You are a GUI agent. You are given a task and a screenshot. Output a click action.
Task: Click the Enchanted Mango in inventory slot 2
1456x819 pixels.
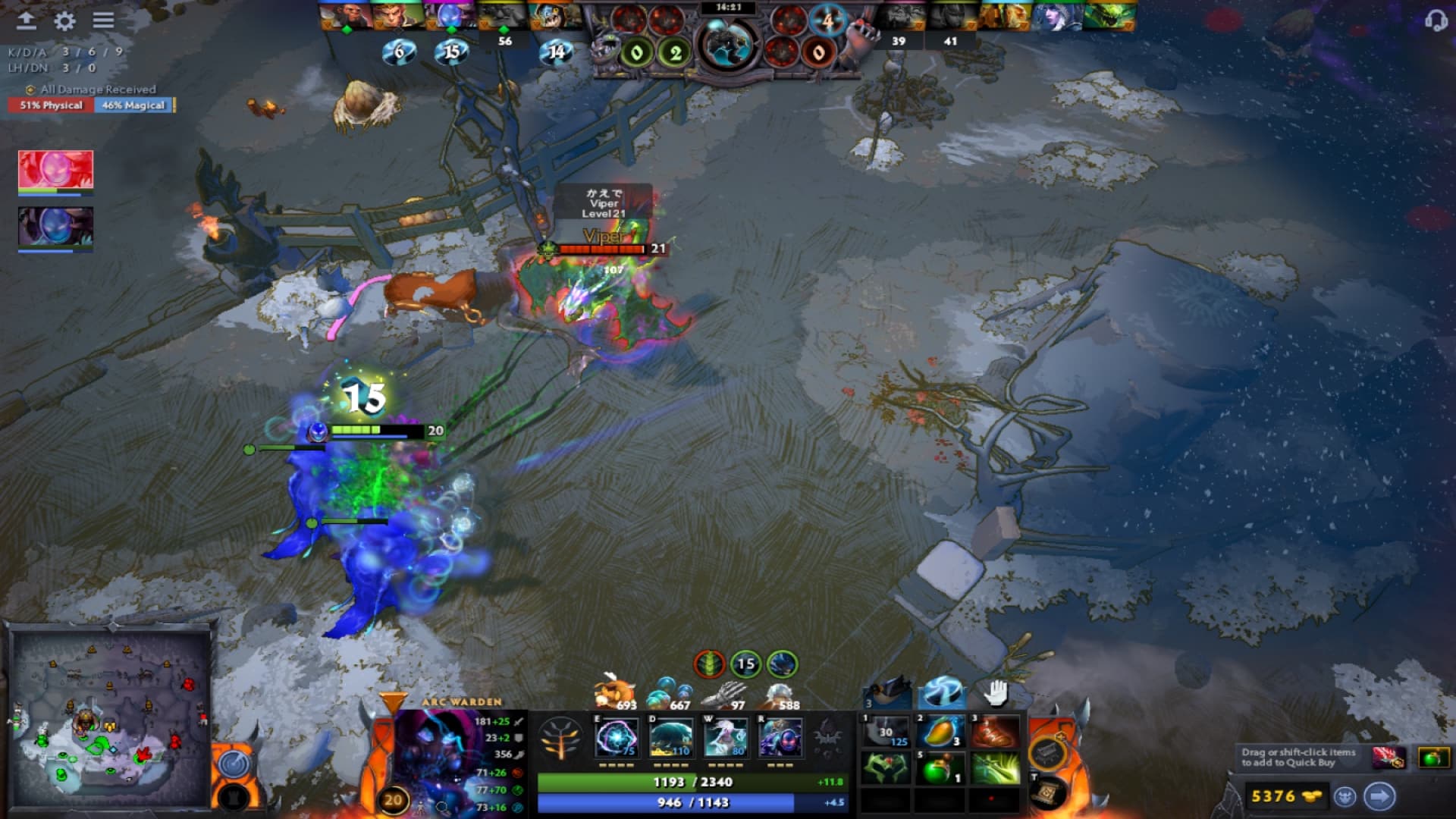(937, 733)
